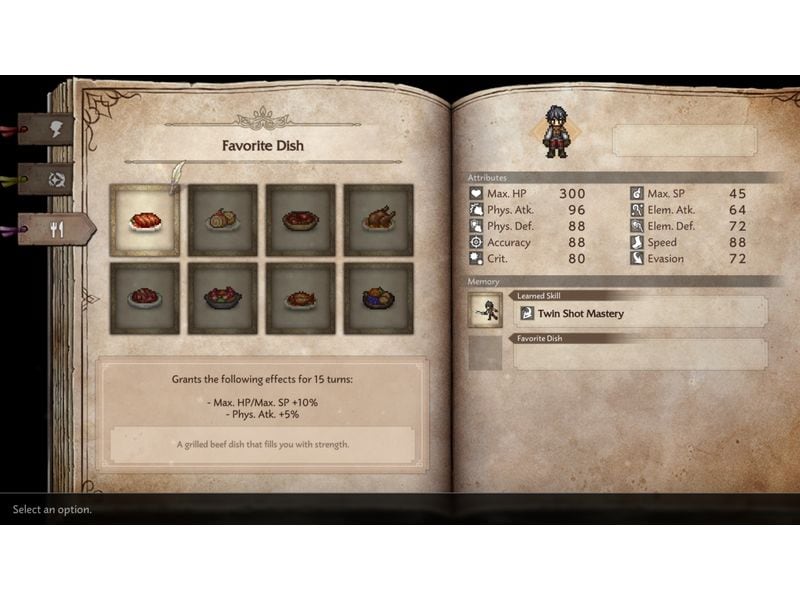800x600 pixels.
Task: Choose the grilled fish dish
Action: (x=301, y=298)
